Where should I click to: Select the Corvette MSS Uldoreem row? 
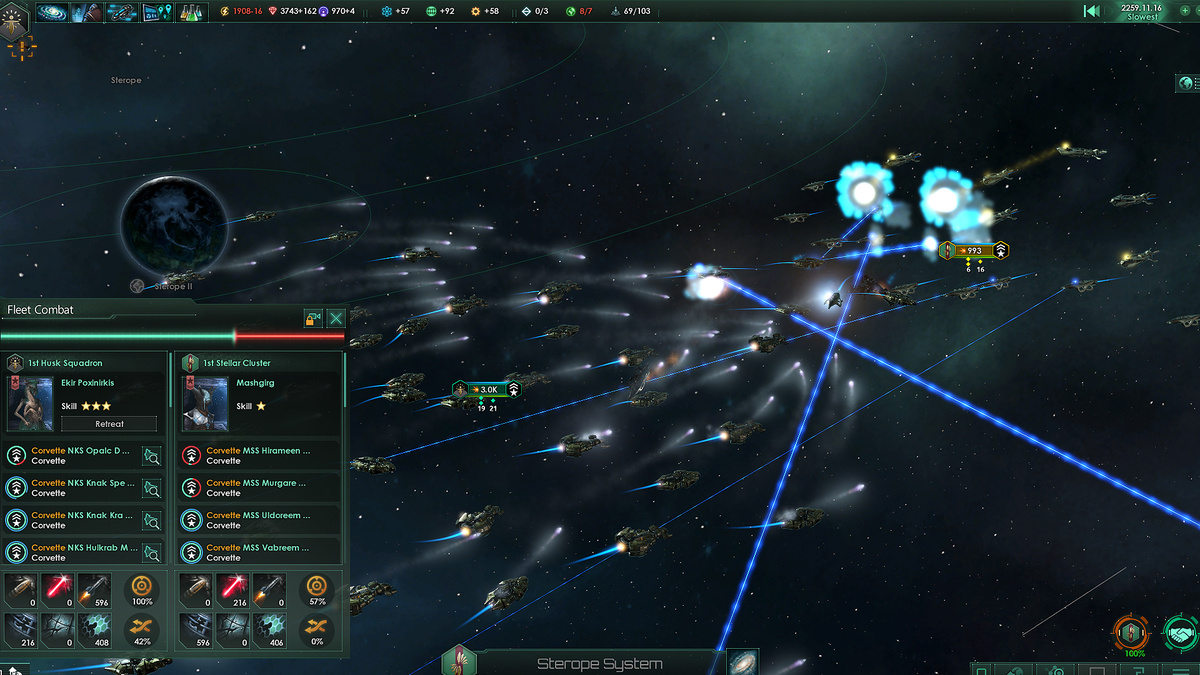[x=259, y=520]
